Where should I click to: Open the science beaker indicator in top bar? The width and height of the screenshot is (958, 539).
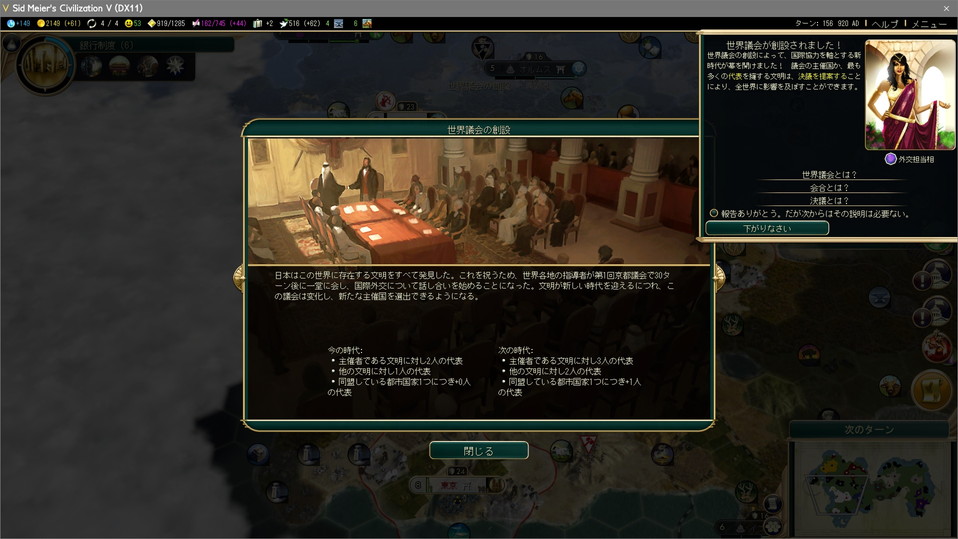(18, 23)
